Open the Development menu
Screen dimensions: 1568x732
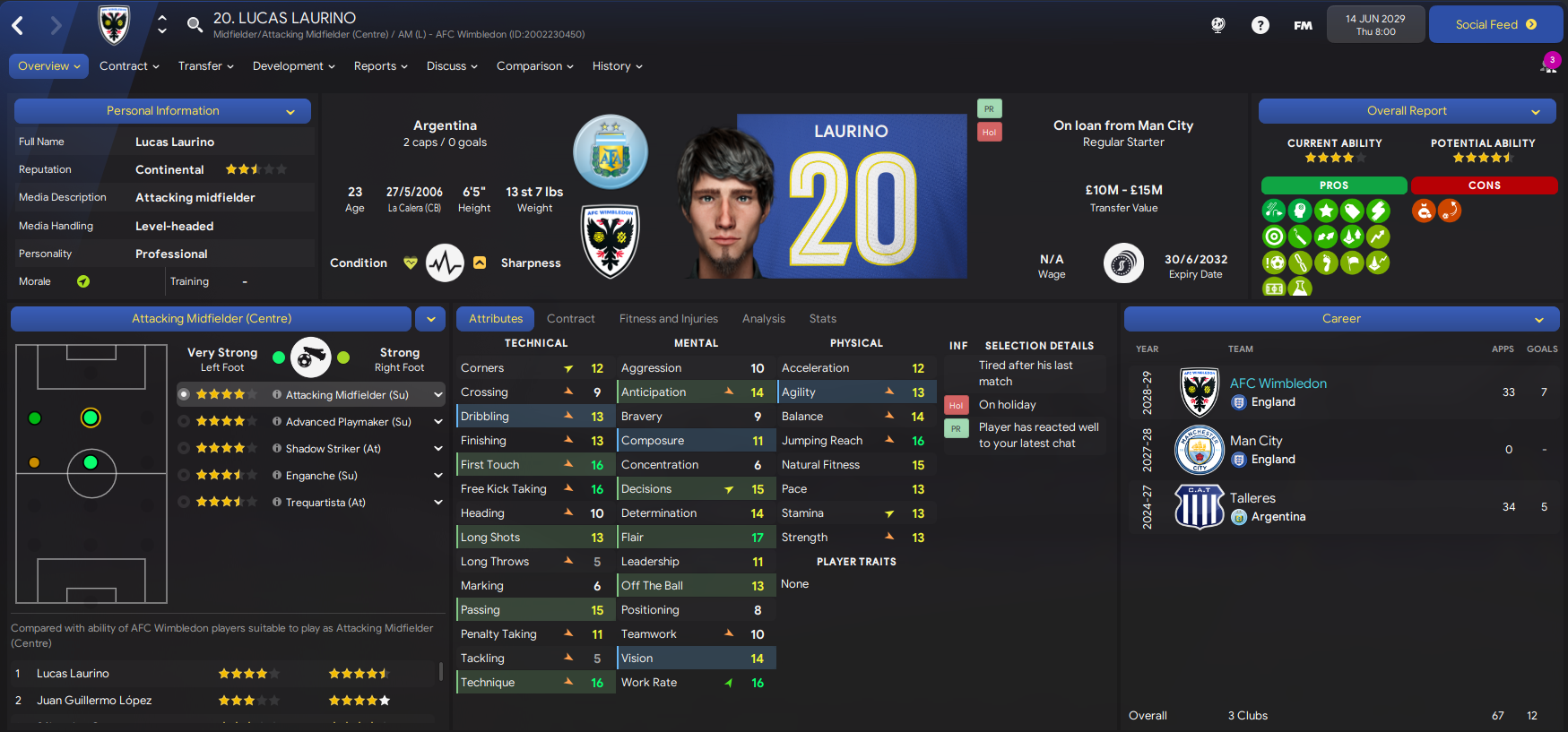point(293,66)
